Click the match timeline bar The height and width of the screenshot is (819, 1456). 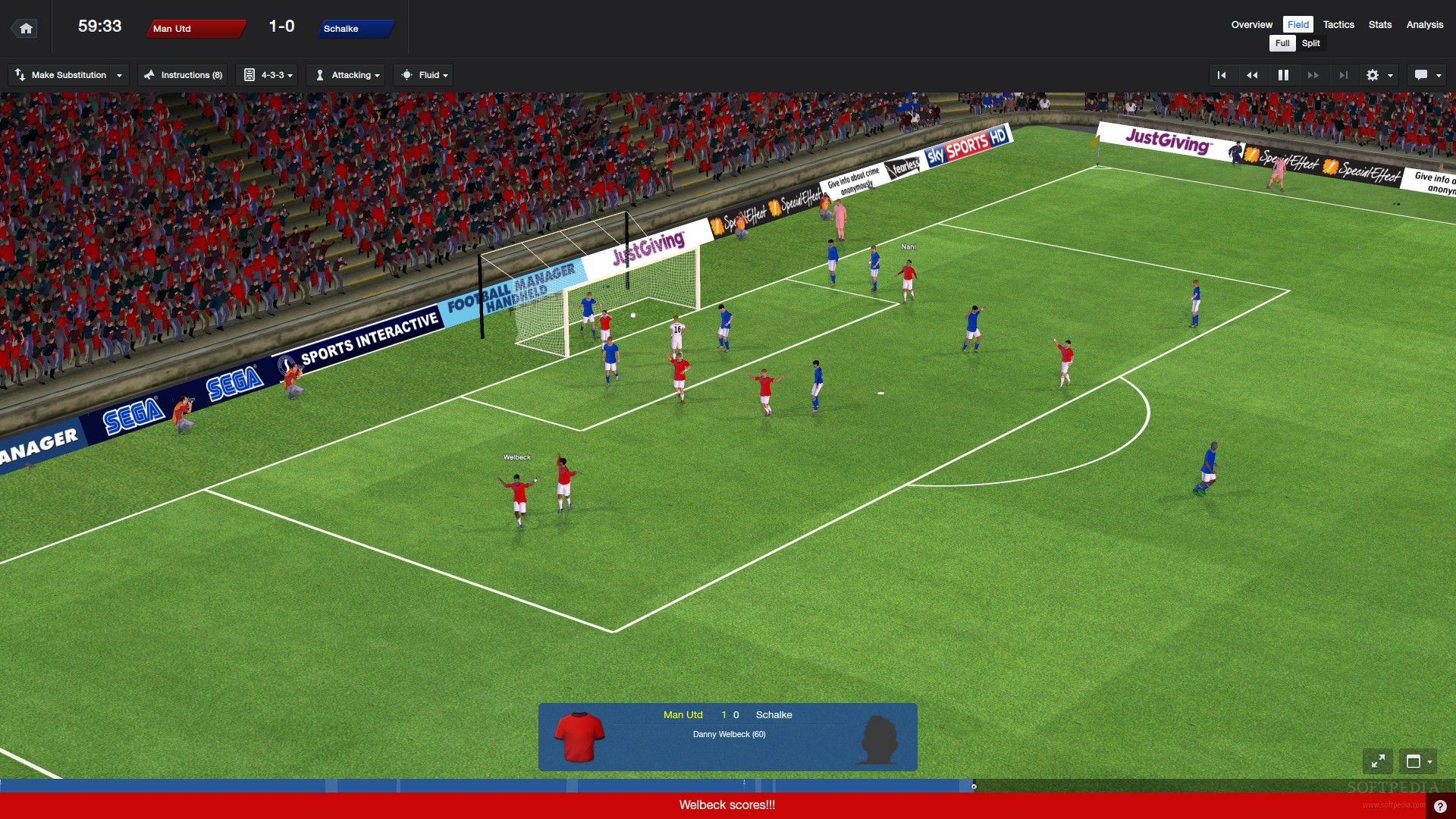point(485,786)
